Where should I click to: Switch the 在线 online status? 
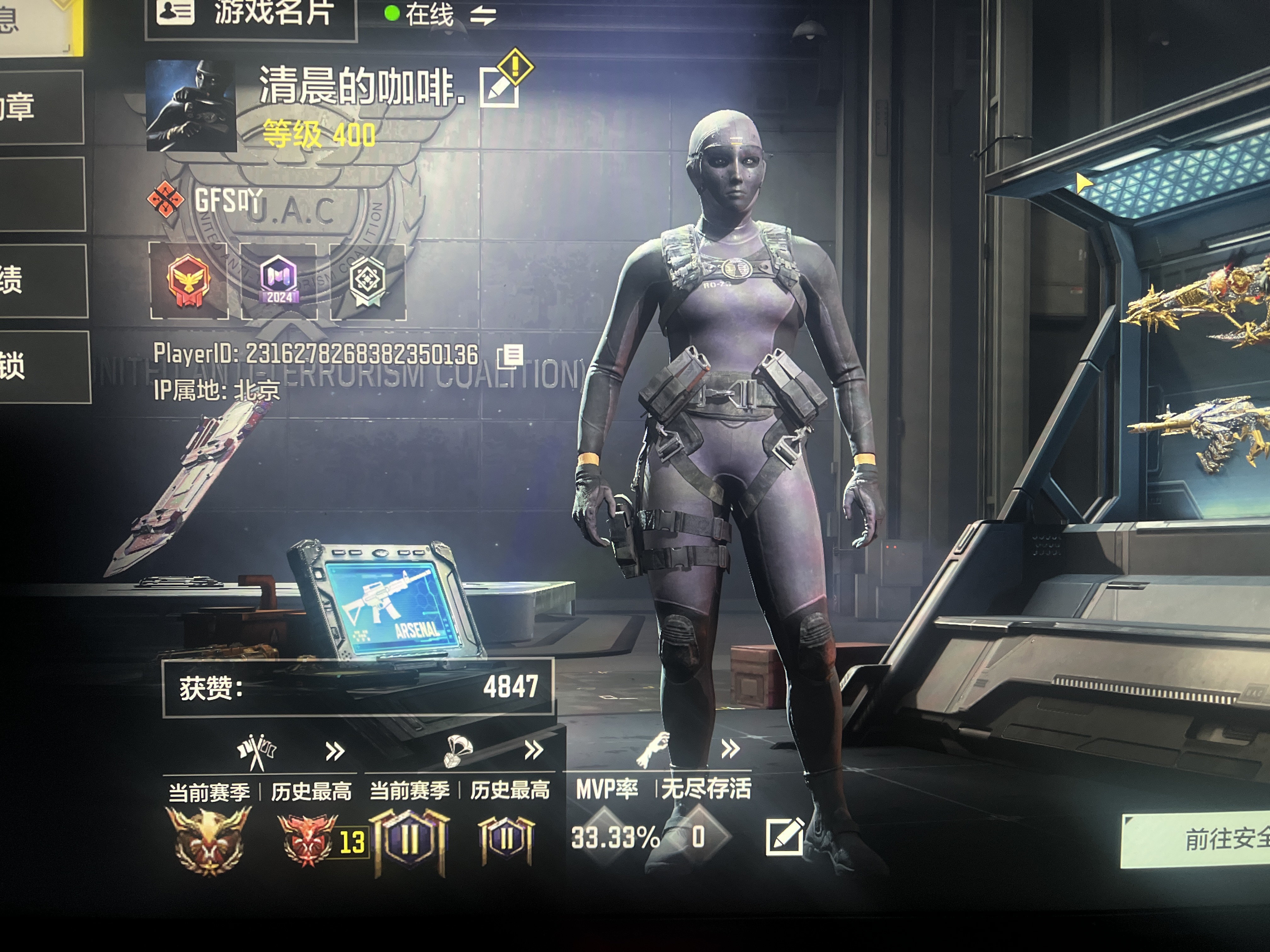[482, 15]
